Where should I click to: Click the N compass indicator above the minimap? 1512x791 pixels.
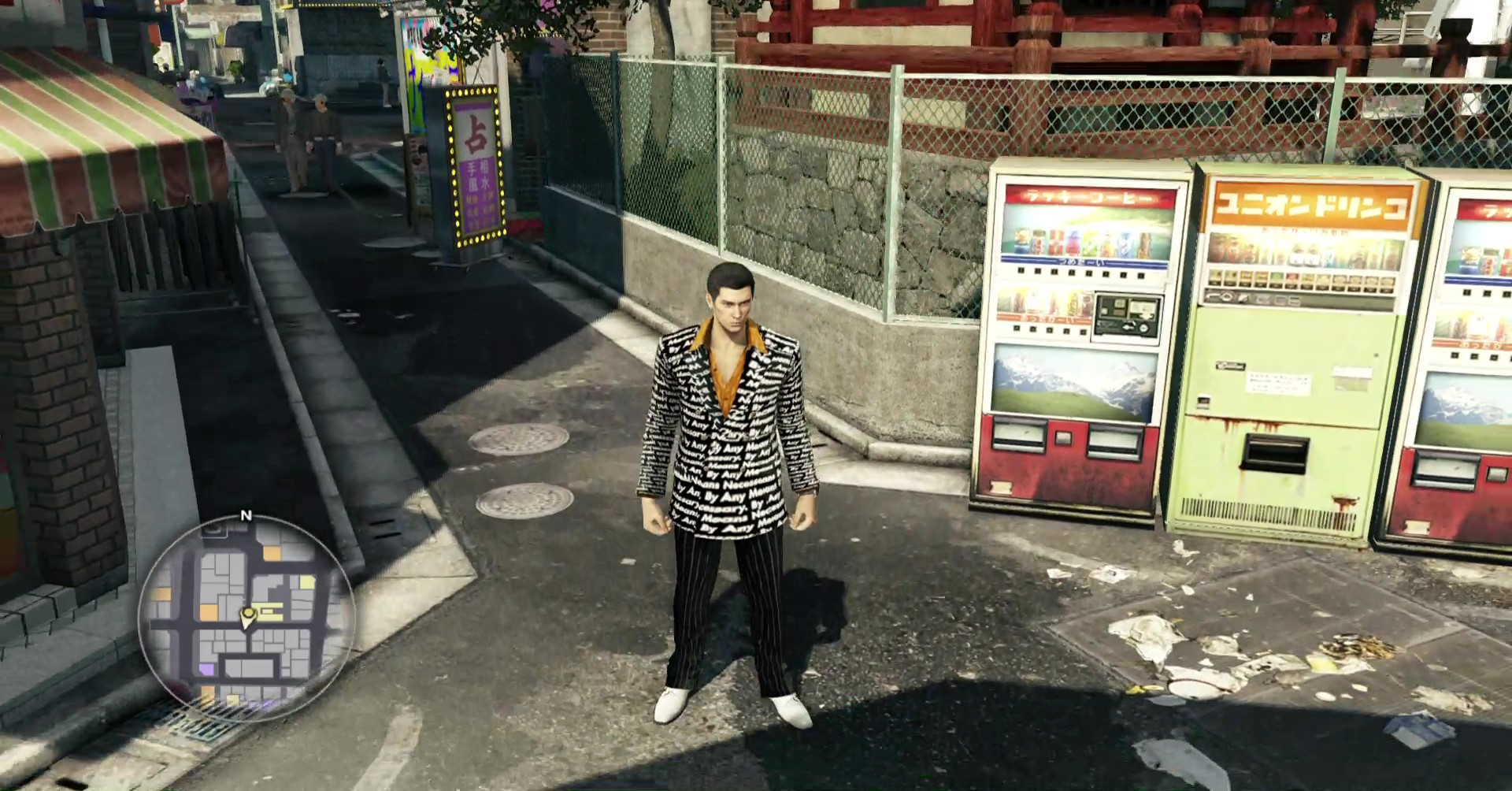(246, 514)
